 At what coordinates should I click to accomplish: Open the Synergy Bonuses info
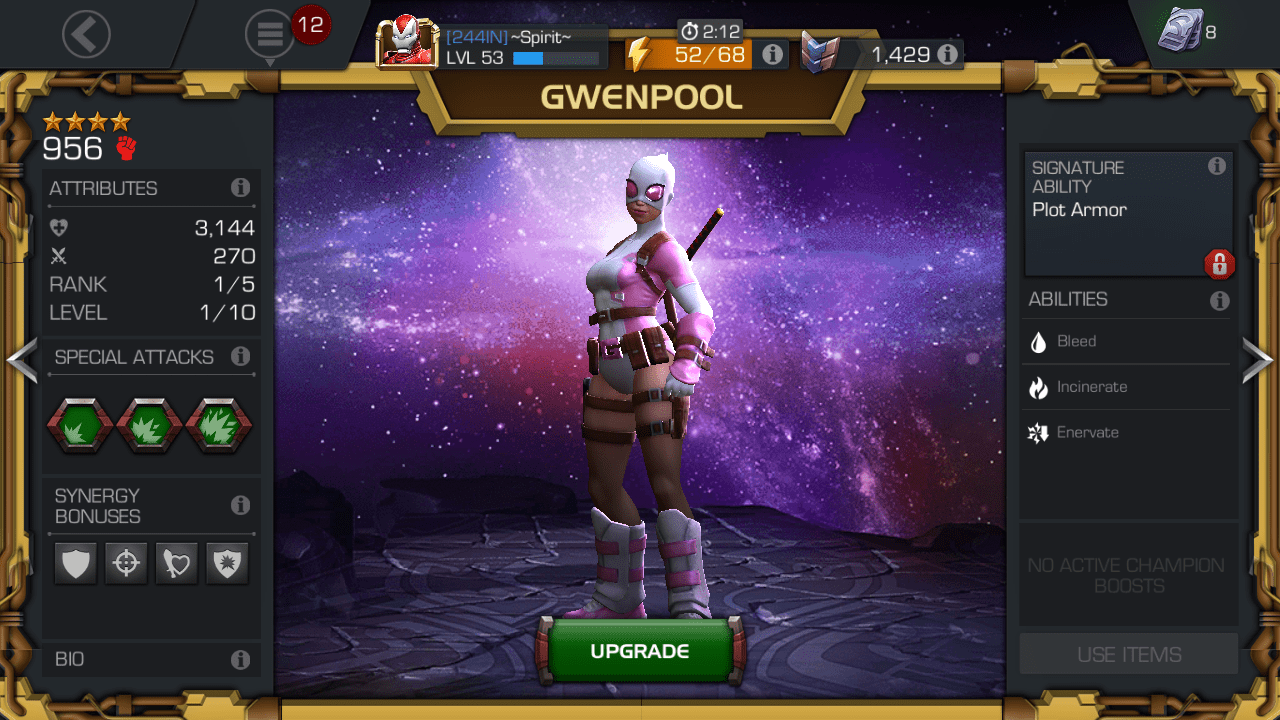(240, 505)
